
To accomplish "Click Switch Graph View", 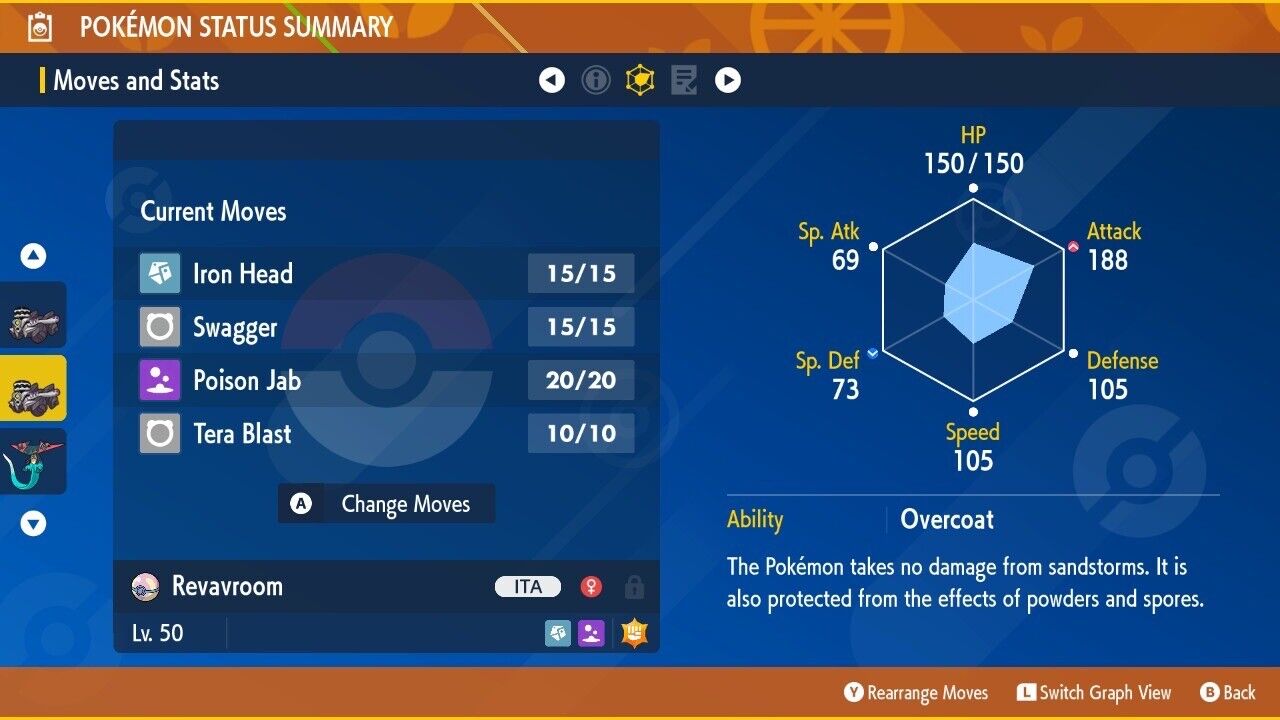I will (x=1093, y=692).
